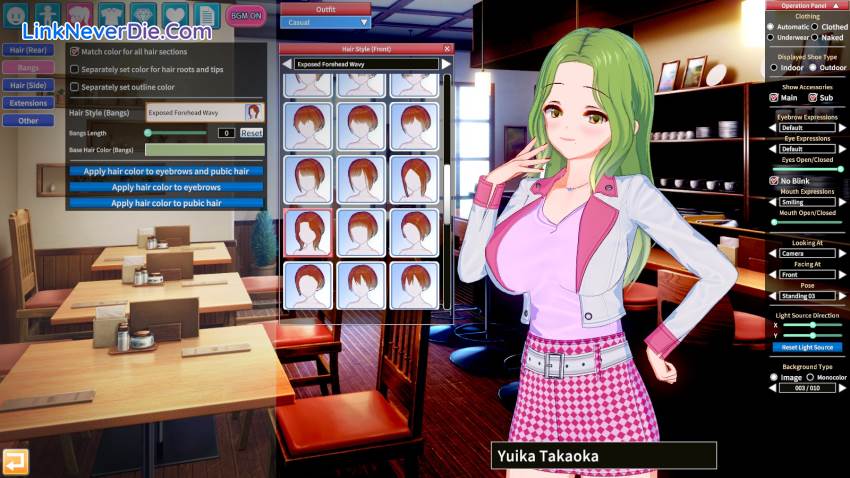Image resolution: width=850 pixels, height=478 pixels.
Task: Reset the Bangs Length value
Action: click(251, 133)
